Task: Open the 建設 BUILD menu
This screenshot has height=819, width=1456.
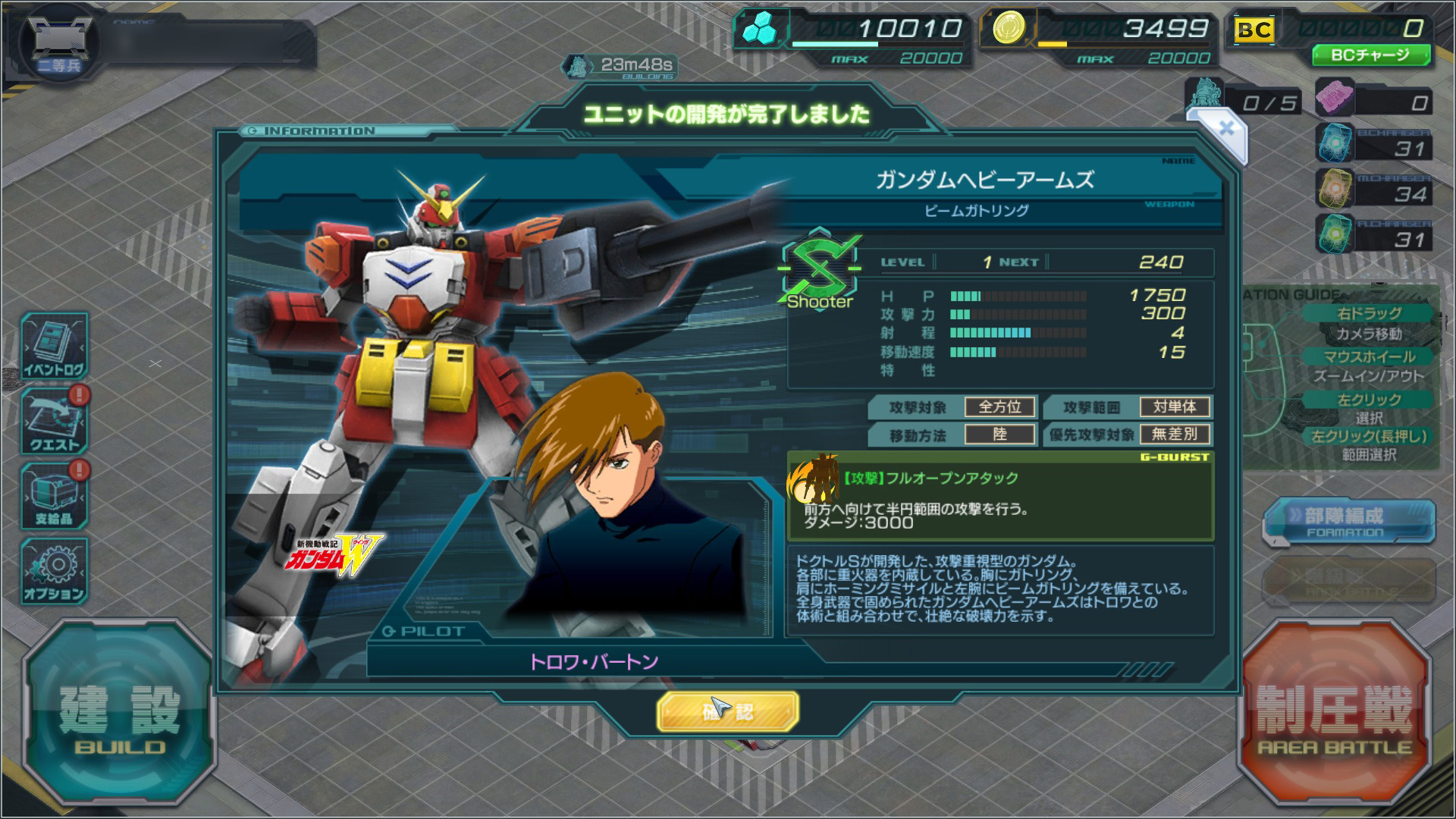Action: point(119,717)
